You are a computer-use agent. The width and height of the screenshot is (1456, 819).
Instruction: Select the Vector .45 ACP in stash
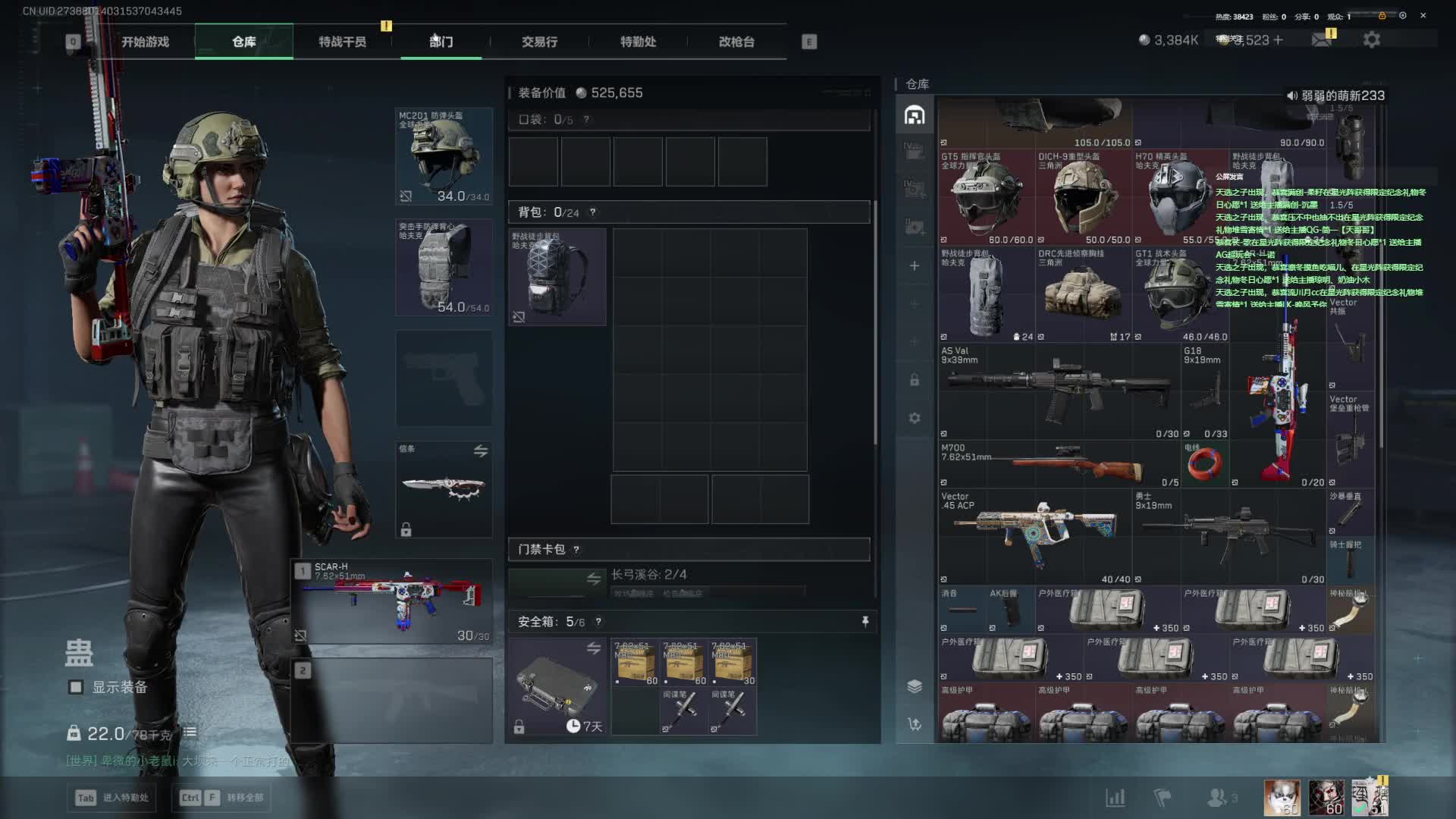click(x=1035, y=535)
